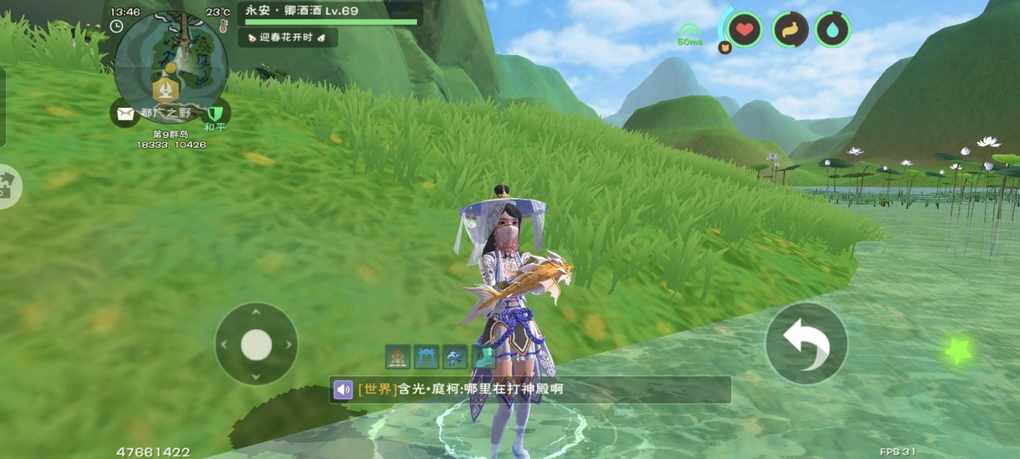Open the world chat message bar
Image resolution: width=1020 pixels, height=459 pixels.
pyautogui.click(x=530, y=389)
